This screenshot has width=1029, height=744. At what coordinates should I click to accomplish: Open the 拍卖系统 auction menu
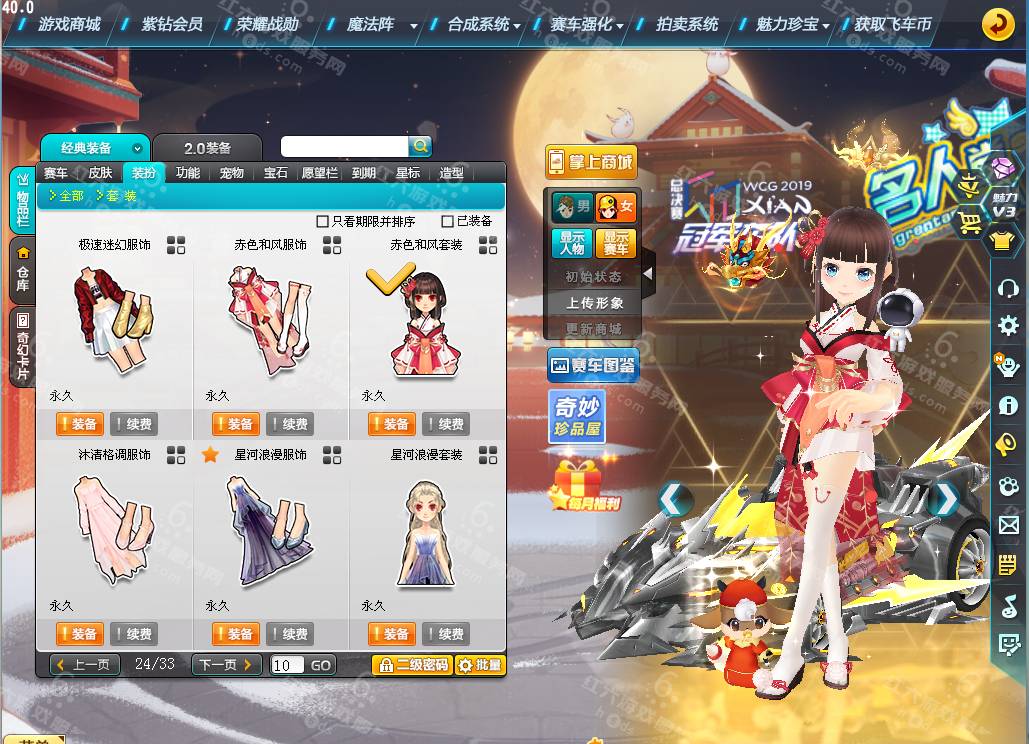coord(687,24)
